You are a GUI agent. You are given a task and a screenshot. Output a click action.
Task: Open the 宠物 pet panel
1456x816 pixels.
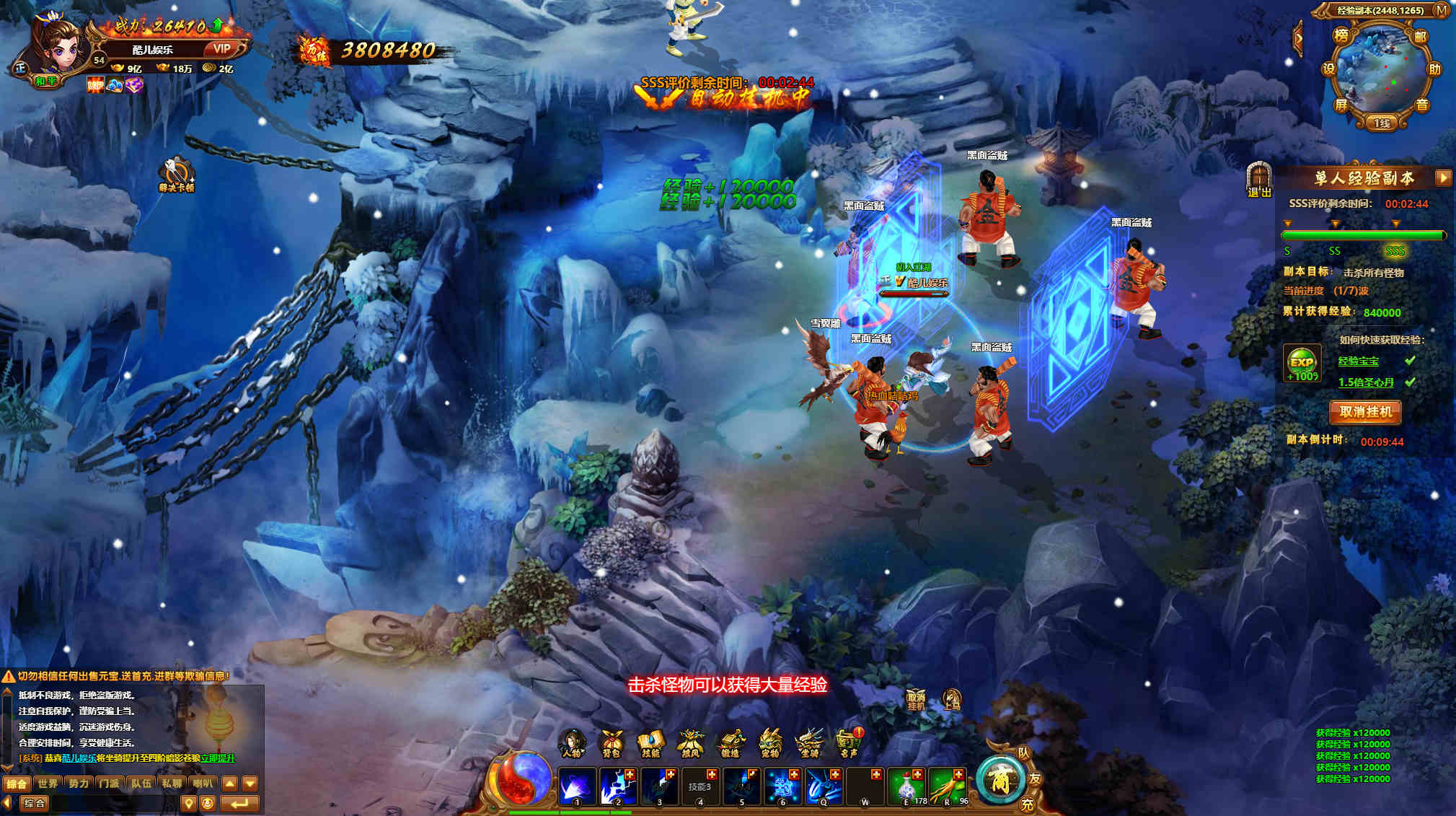[x=770, y=744]
